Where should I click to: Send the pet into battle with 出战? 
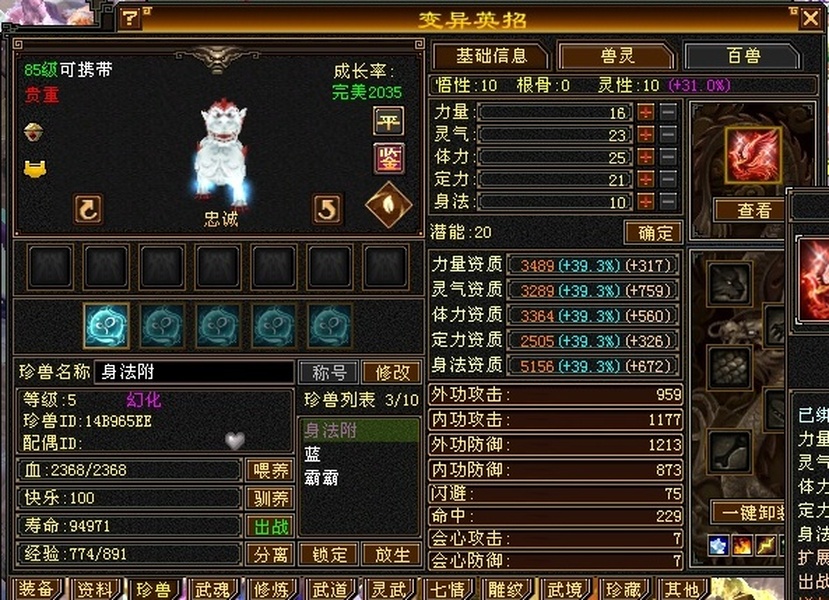269,526
